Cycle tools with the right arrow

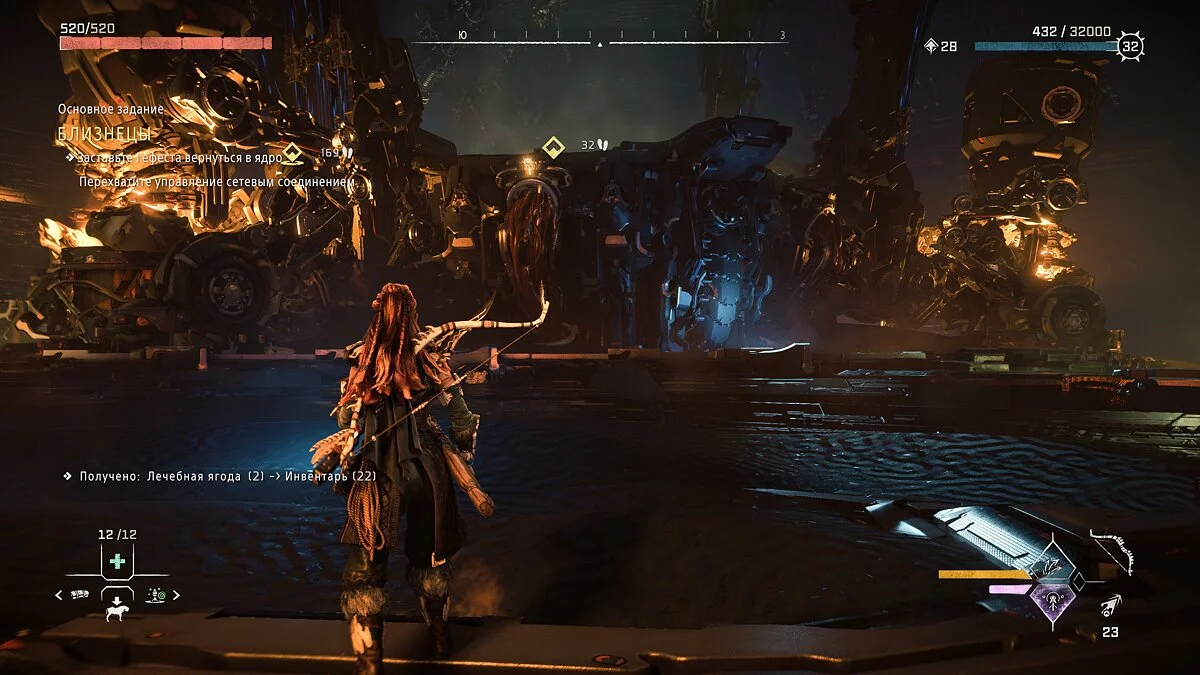[176, 595]
